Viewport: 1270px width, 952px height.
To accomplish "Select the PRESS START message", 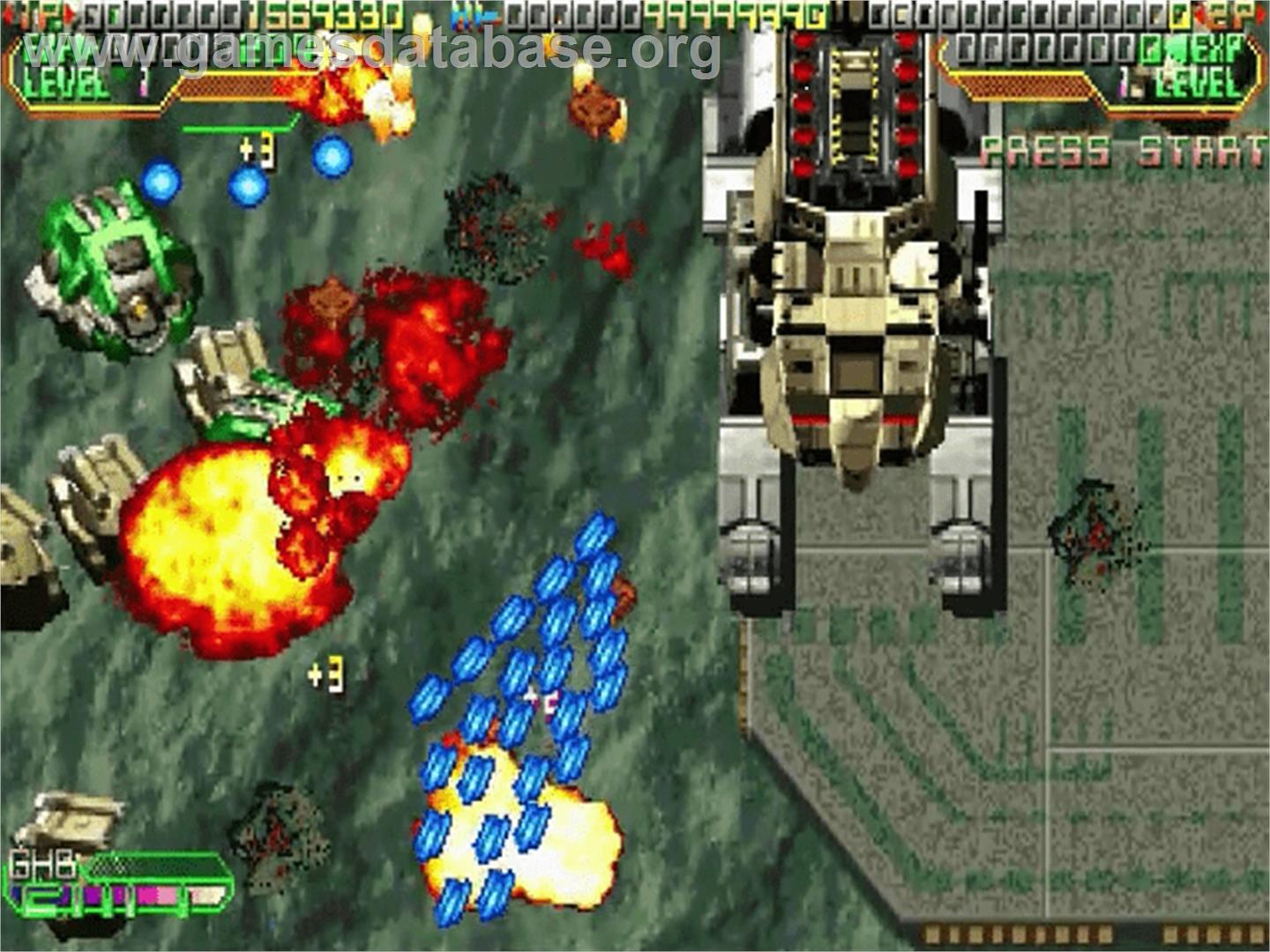I will pos(1120,150).
